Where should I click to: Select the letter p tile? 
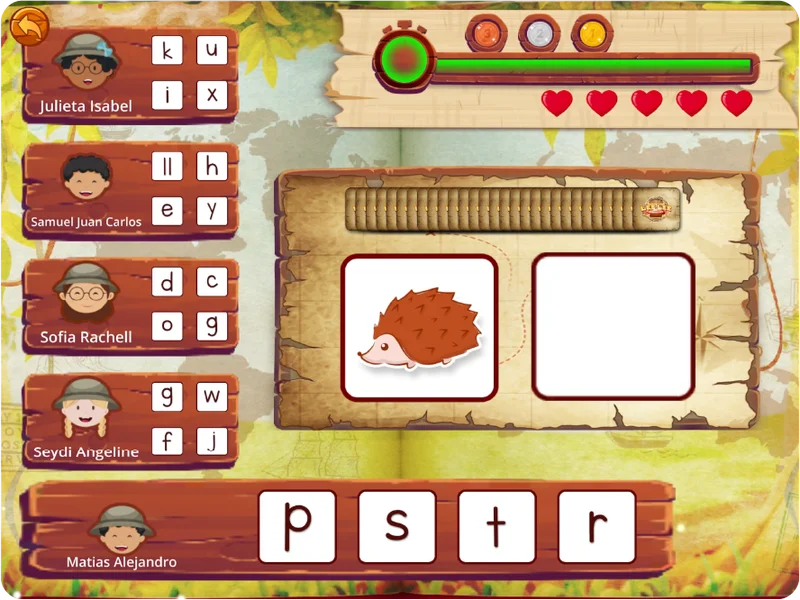[297, 526]
